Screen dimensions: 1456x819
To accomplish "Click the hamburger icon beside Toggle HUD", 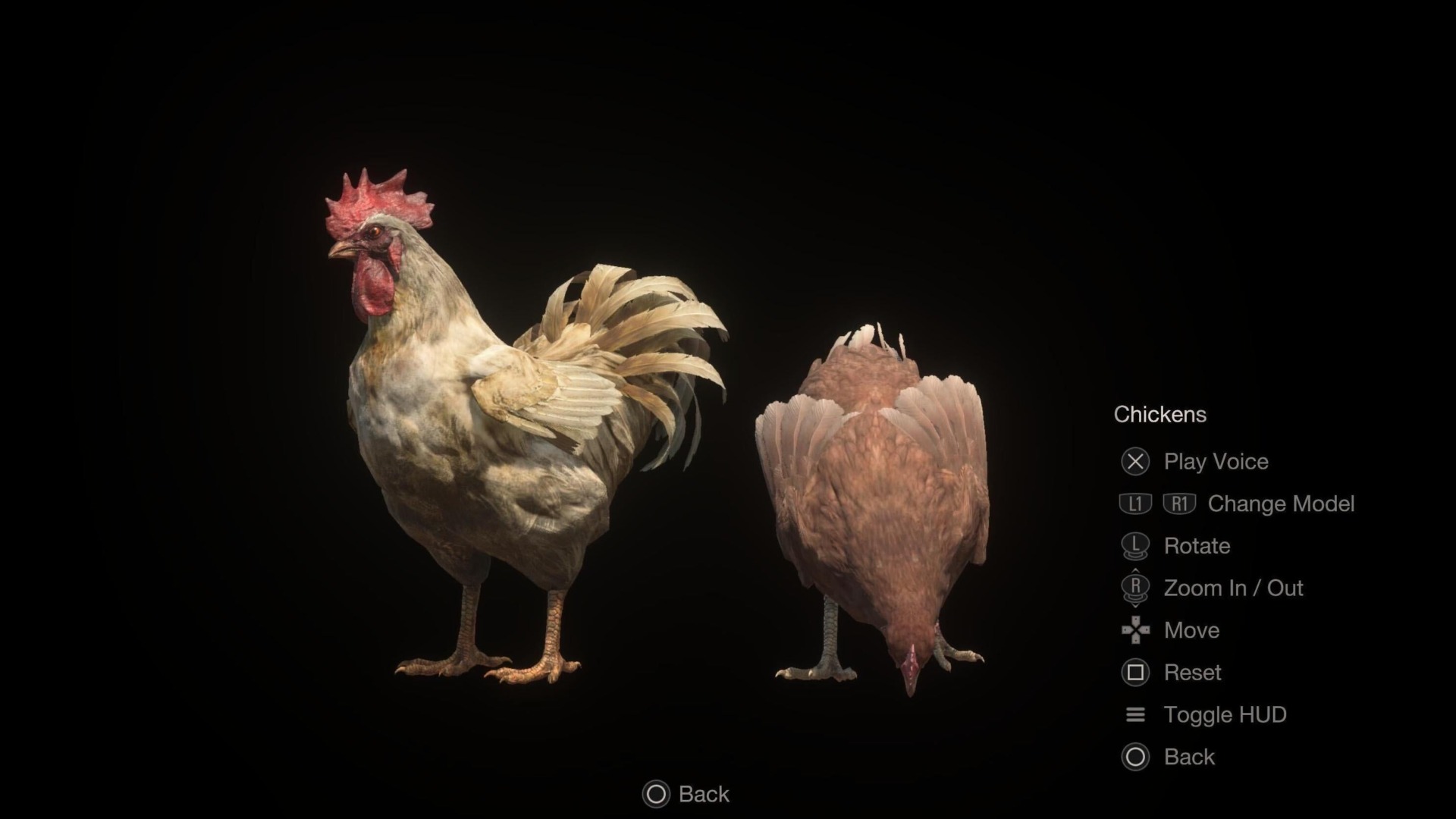I will [x=1135, y=714].
